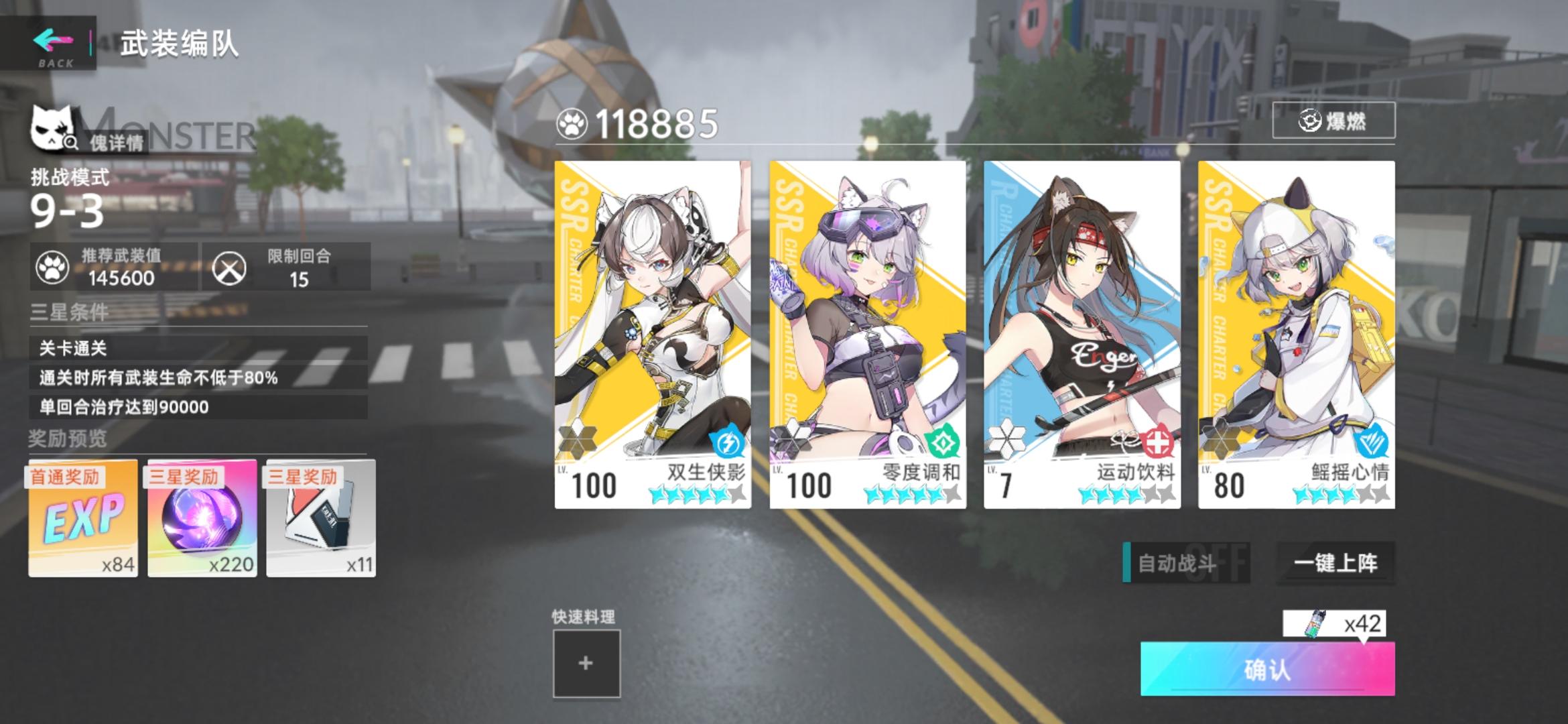Select the 运动饮料 character card

(1079, 322)
